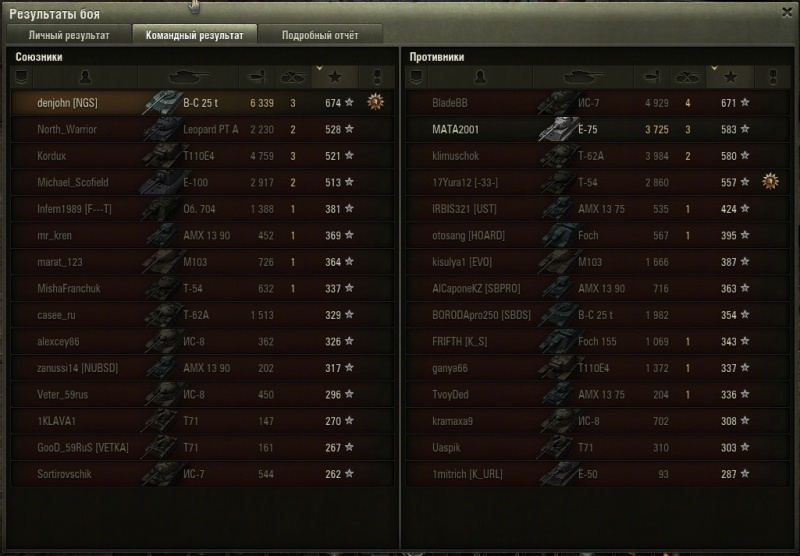Click the medal icon beside 17Yura12
The width and height of the screenshot is (800, 556).
[x=770, y=181]
